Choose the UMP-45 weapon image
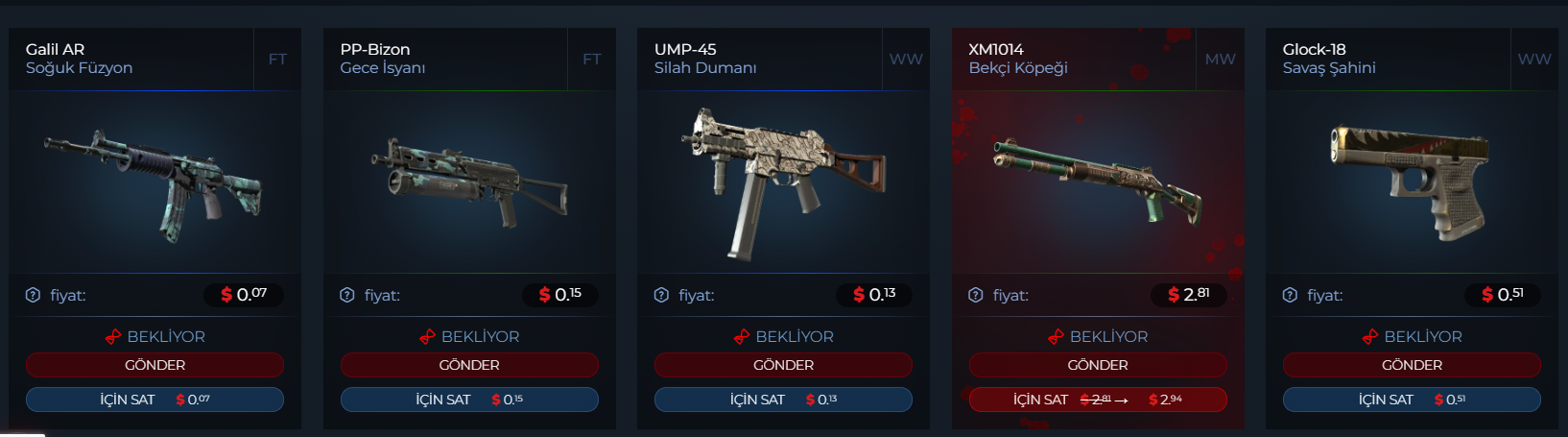Screen dimensions: 1568x437 click(783, 182)
